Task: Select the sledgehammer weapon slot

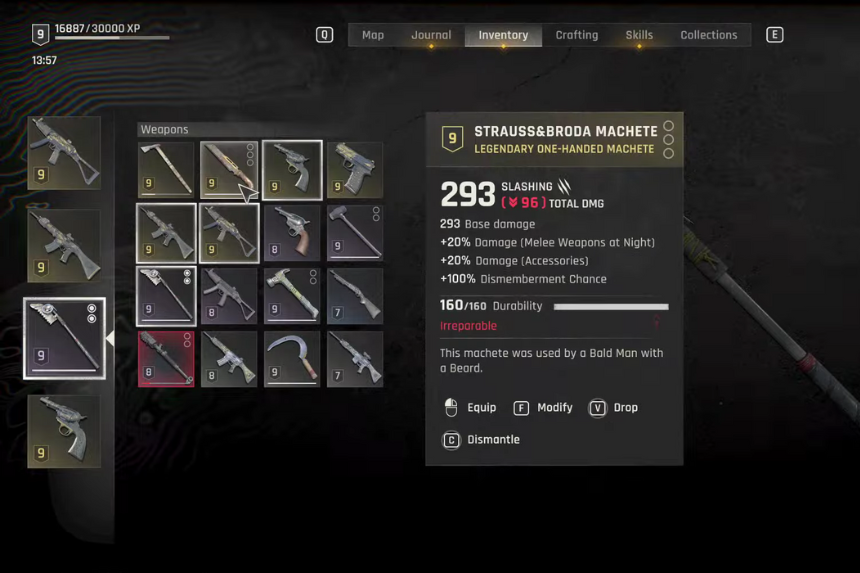Action: (355, 233)
